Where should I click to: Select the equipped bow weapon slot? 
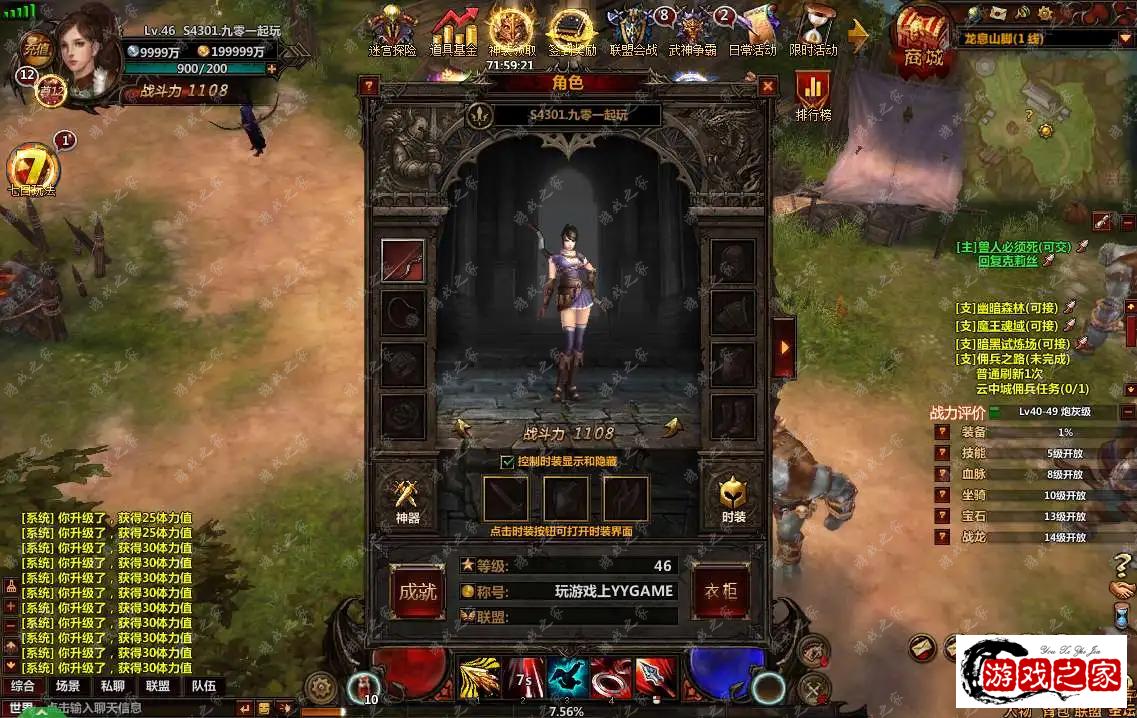click(x=403, y=260)
